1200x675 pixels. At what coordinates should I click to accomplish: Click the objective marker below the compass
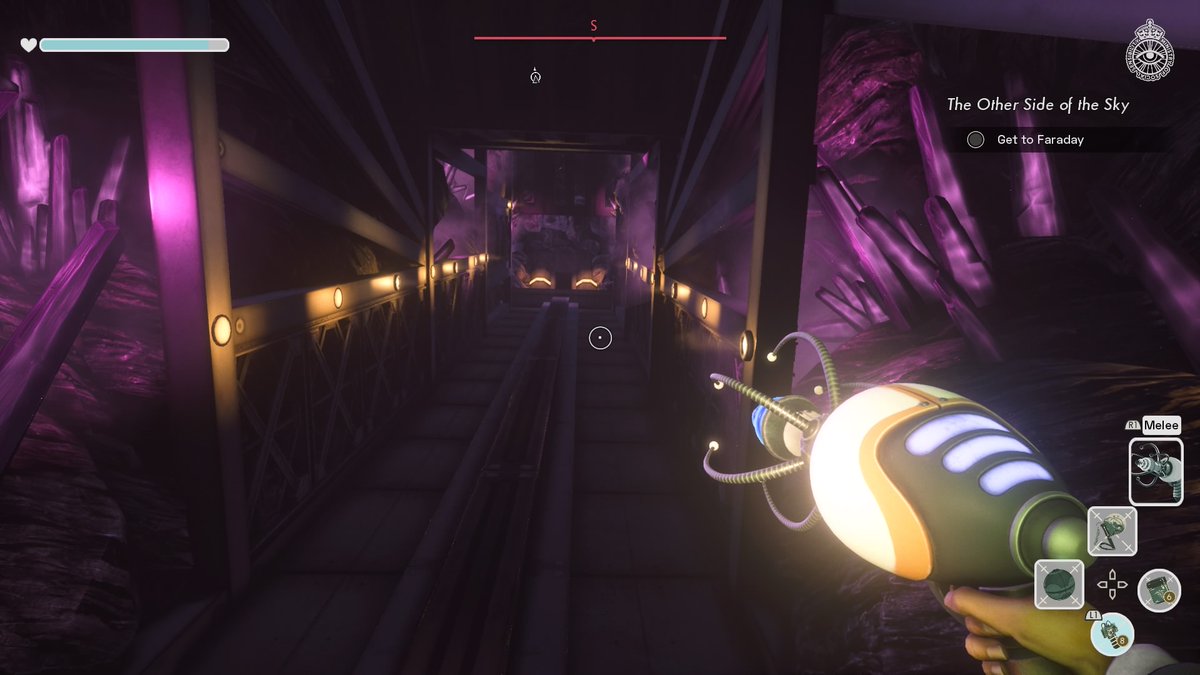(536, 75)
